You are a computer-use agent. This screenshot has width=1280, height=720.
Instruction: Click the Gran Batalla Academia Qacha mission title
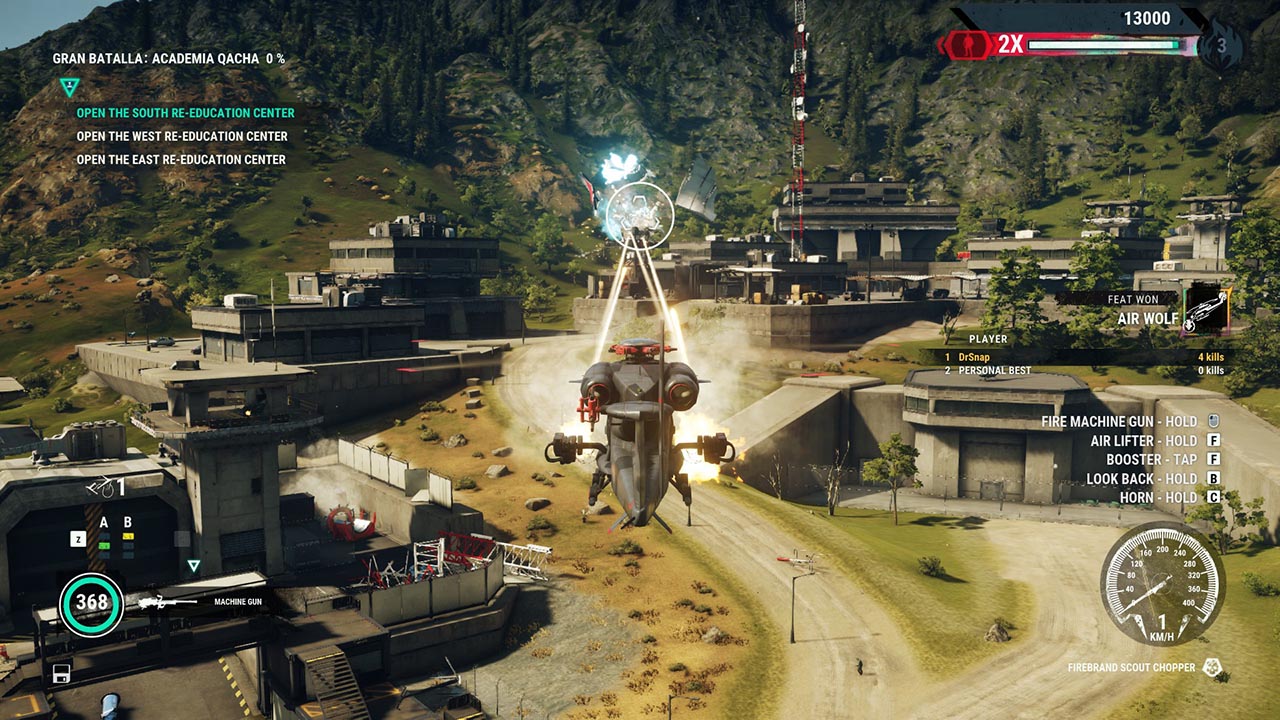tap(168, 59)
